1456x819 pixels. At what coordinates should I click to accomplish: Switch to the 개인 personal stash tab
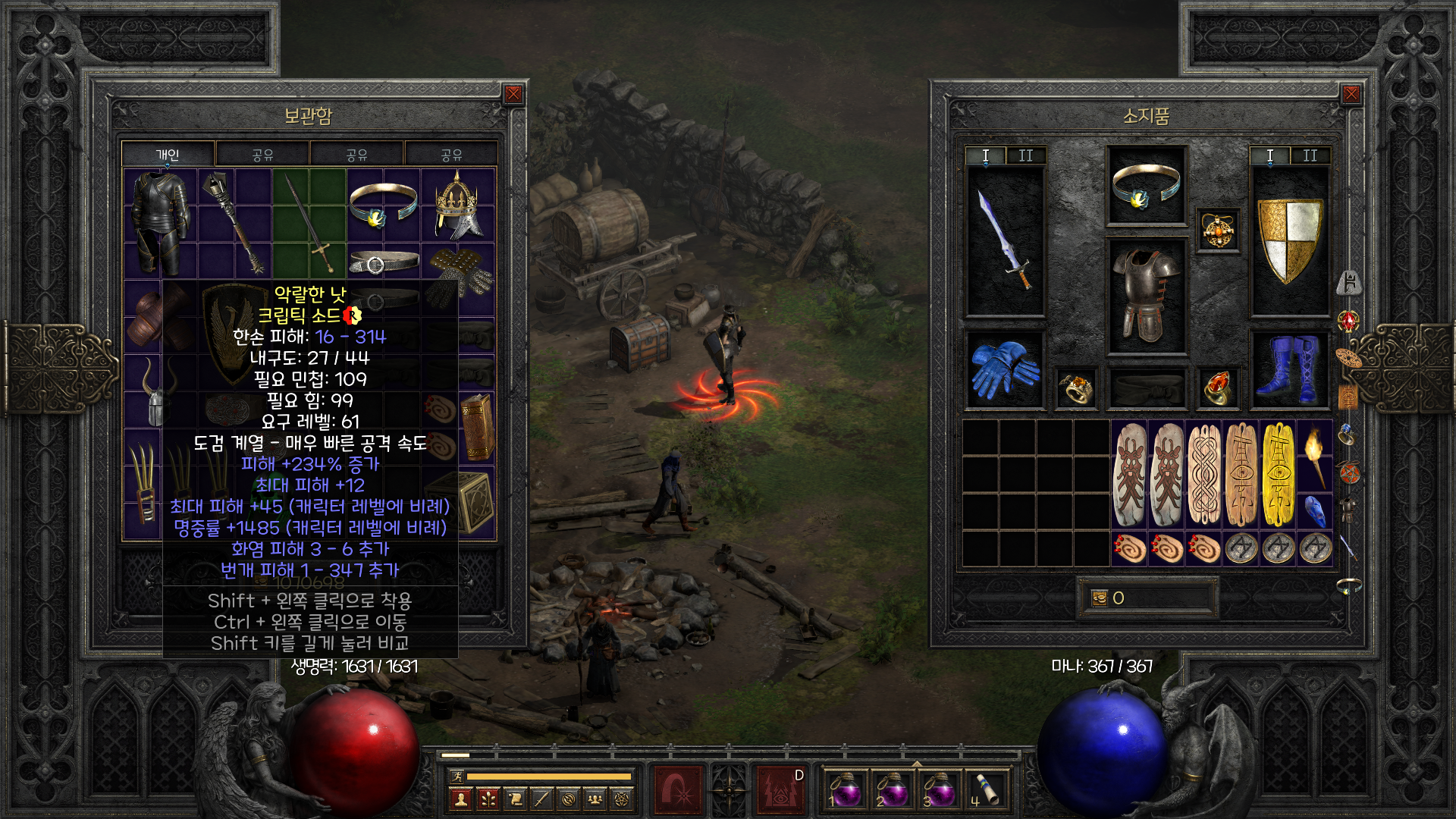168,155
